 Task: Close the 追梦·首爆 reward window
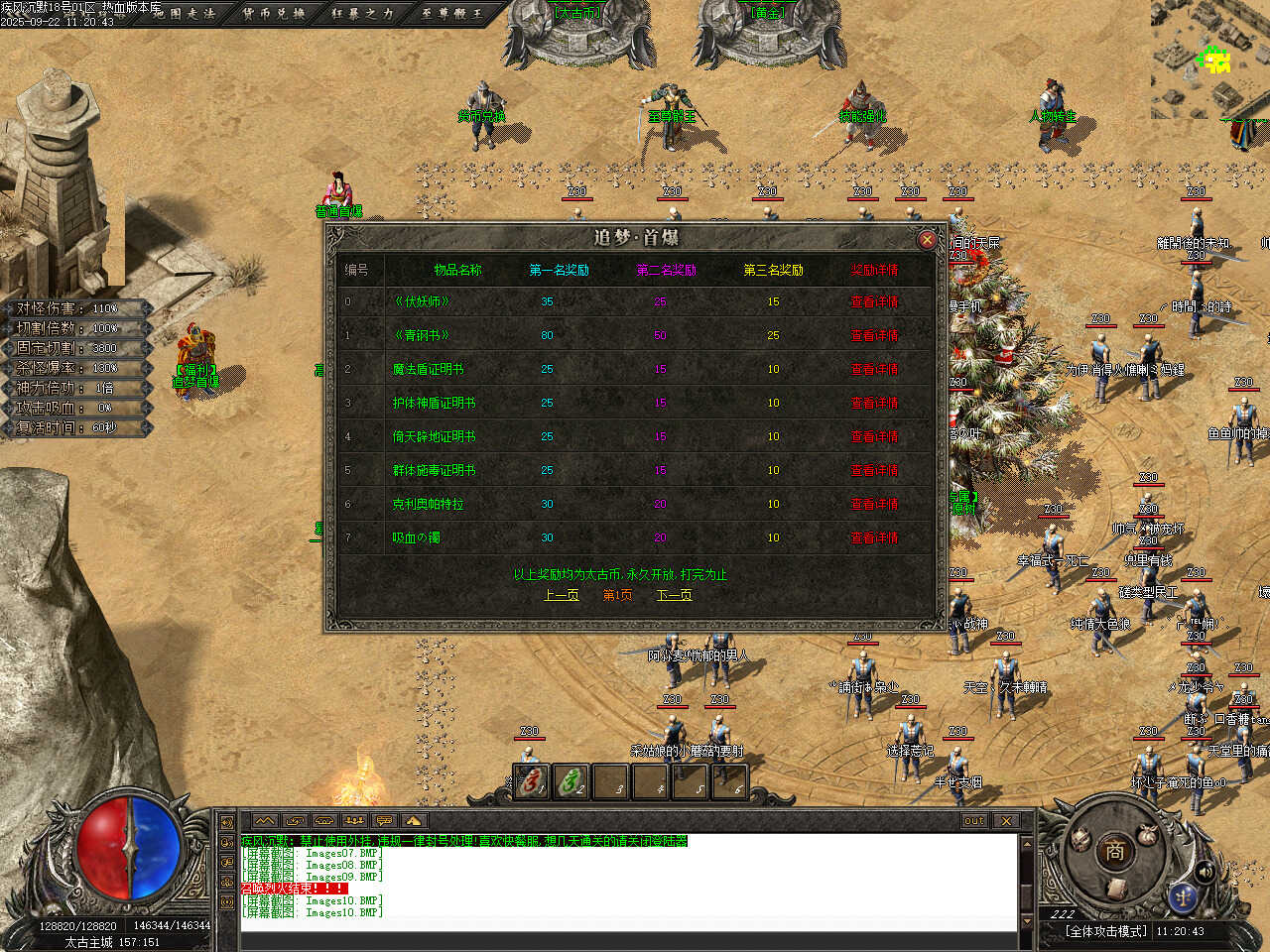(927, 239)
